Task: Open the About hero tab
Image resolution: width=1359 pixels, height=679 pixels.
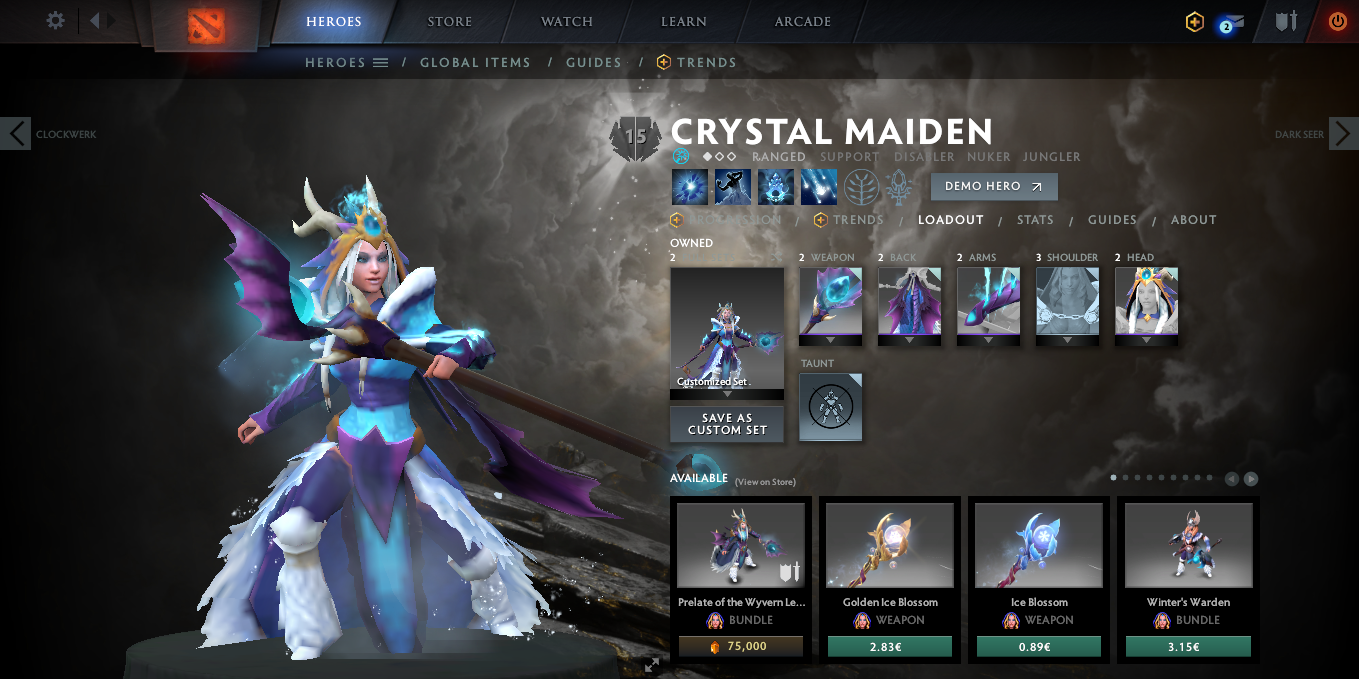Action: [1194, 220]
